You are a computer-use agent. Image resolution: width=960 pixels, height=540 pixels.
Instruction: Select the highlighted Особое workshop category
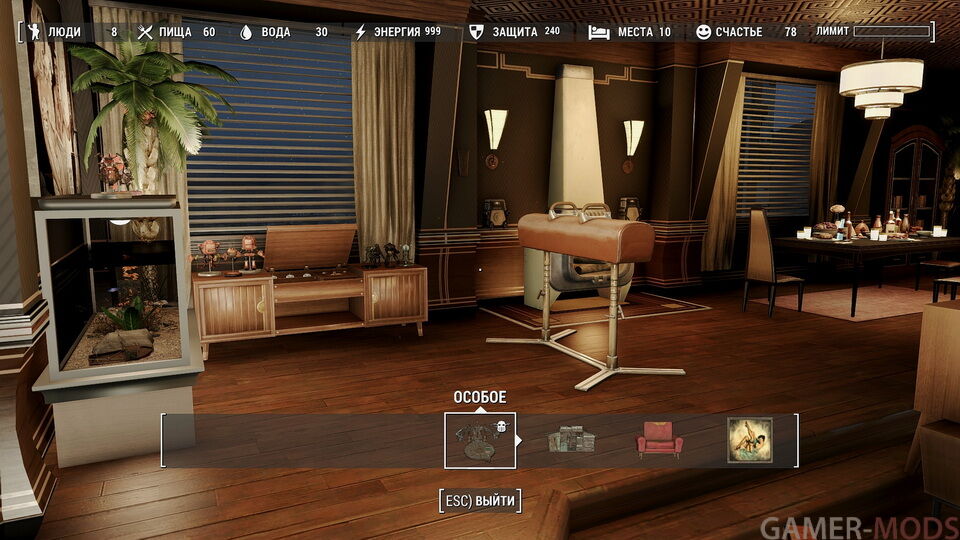pyautogui.click(x=480, y=440)
